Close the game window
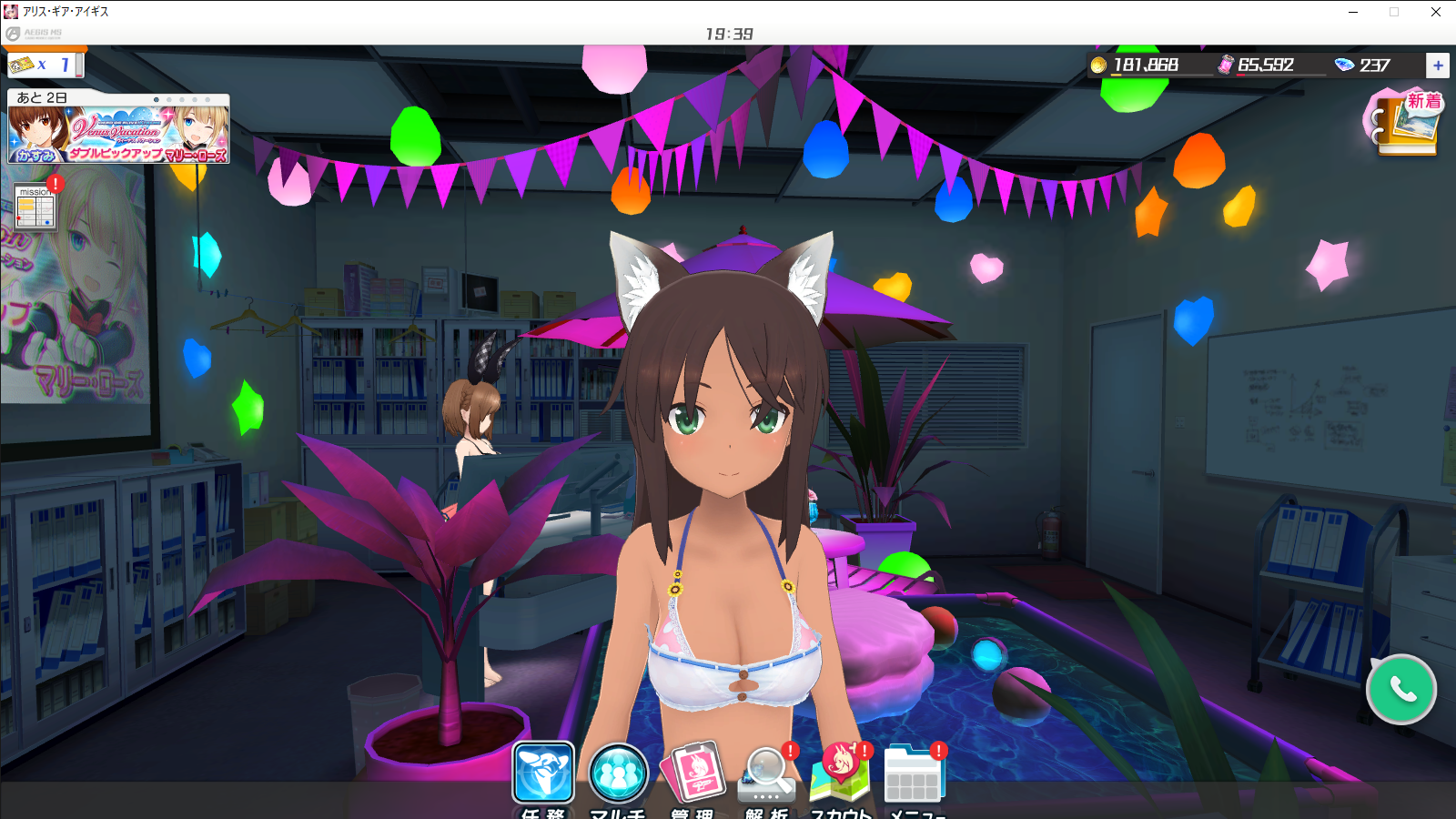The width and height of the screenshot is (1456, 819). coord(1436,12)
